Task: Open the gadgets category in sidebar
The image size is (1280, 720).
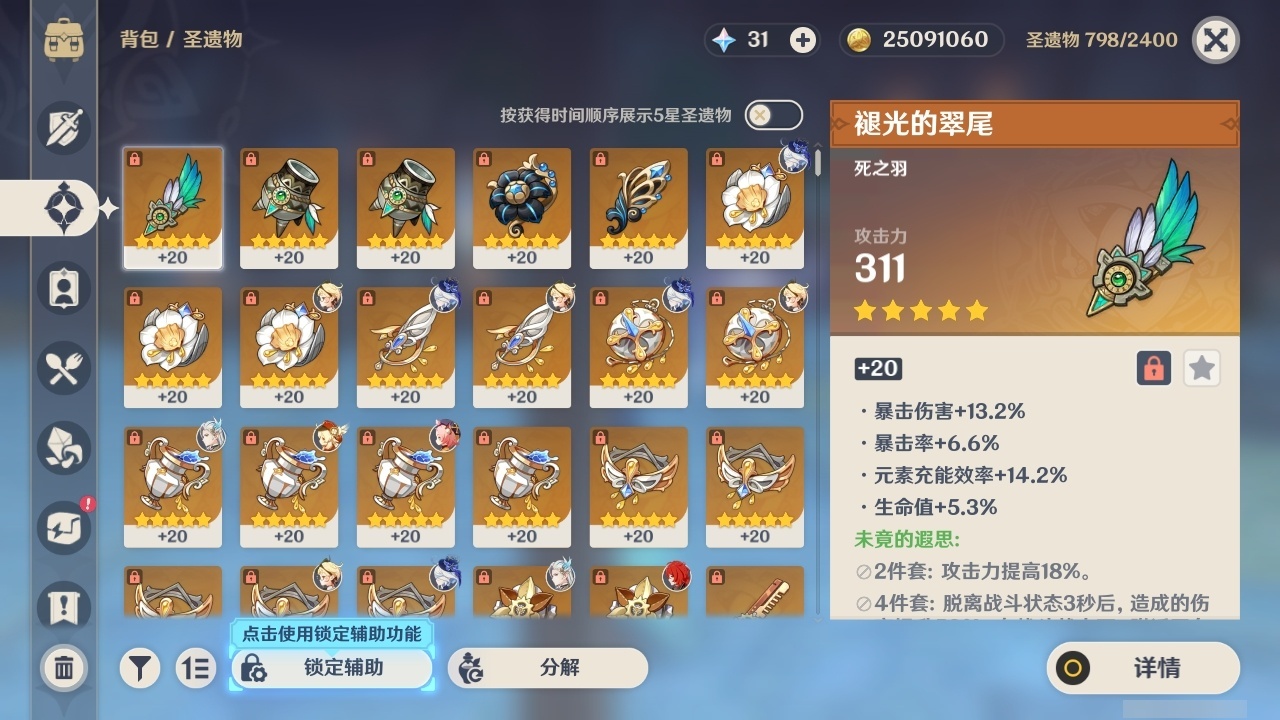Action: coord(64,528)
